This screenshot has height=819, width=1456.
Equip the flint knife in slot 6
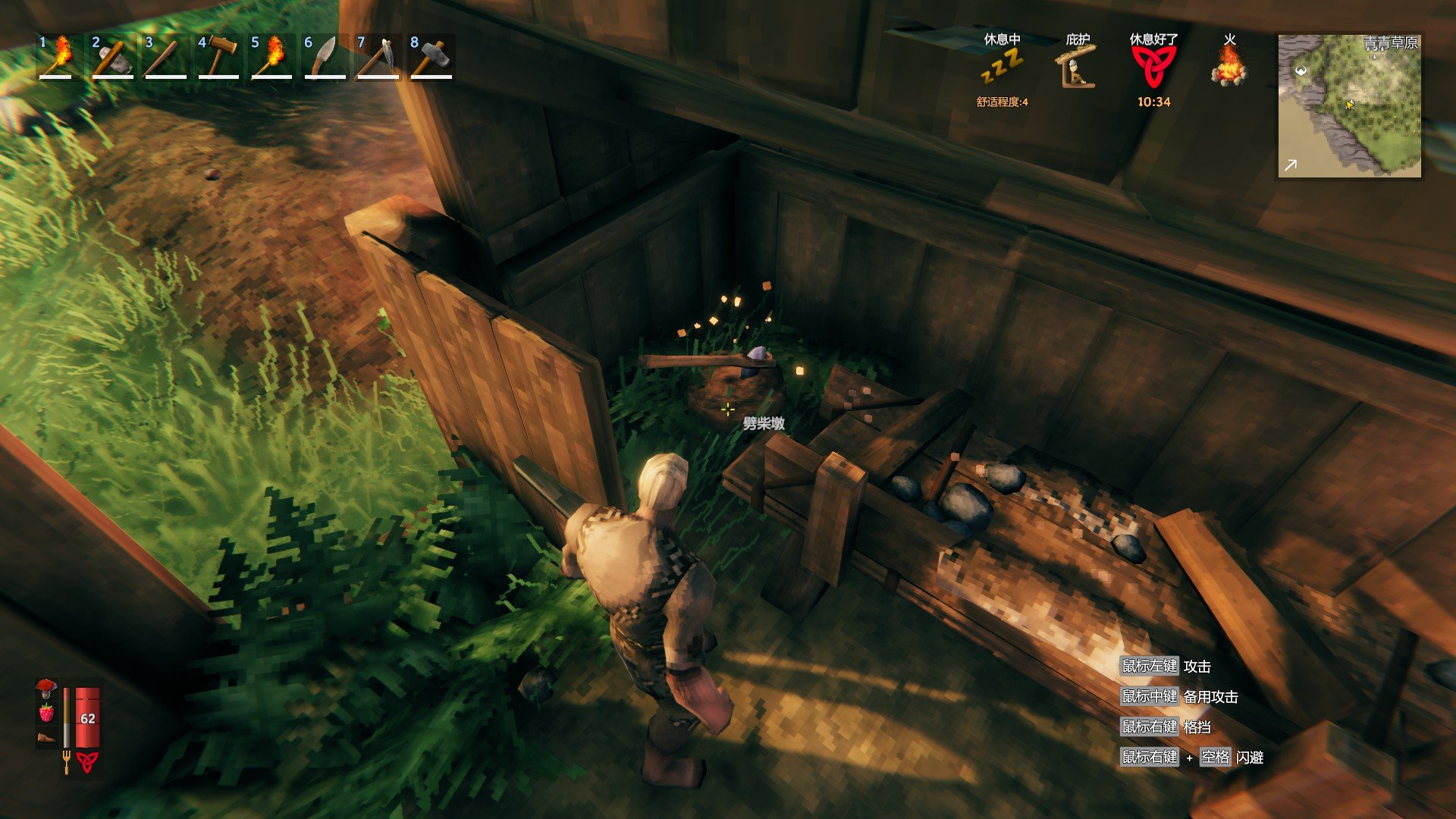tap(324, 57)
